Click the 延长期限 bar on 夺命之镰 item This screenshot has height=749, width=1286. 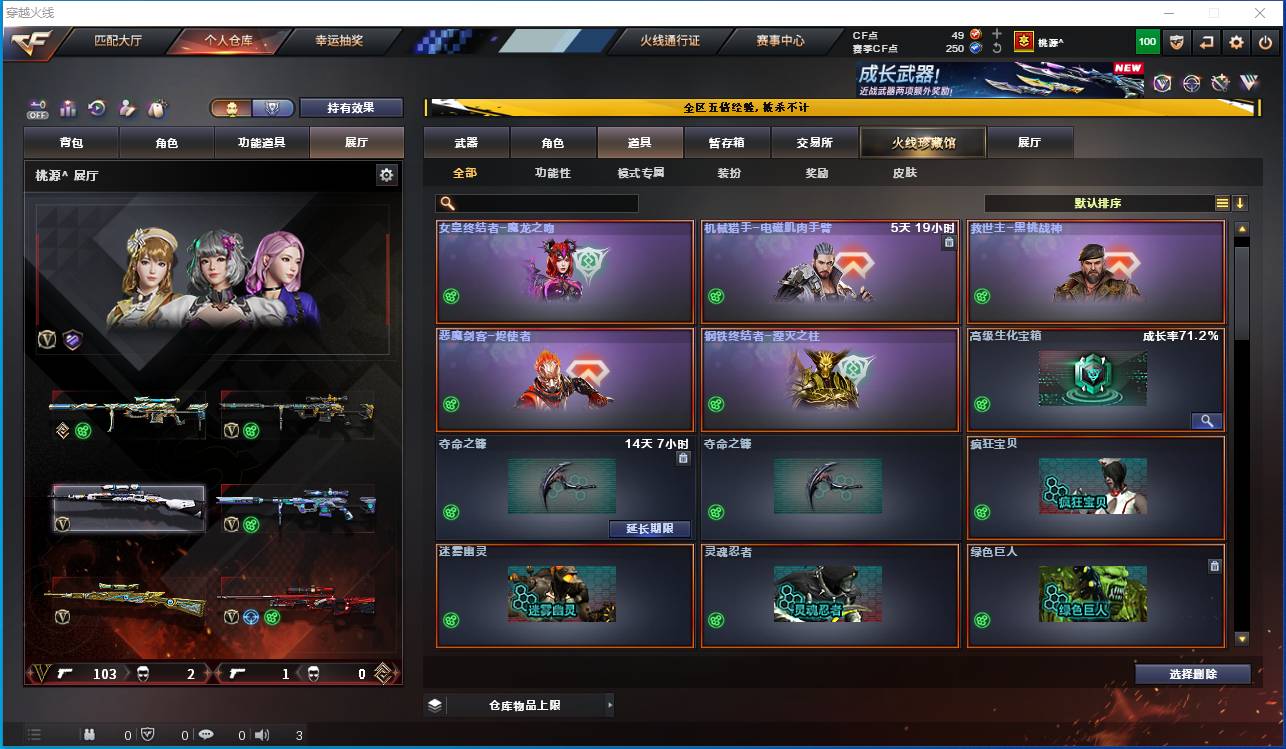click(651, 528)
